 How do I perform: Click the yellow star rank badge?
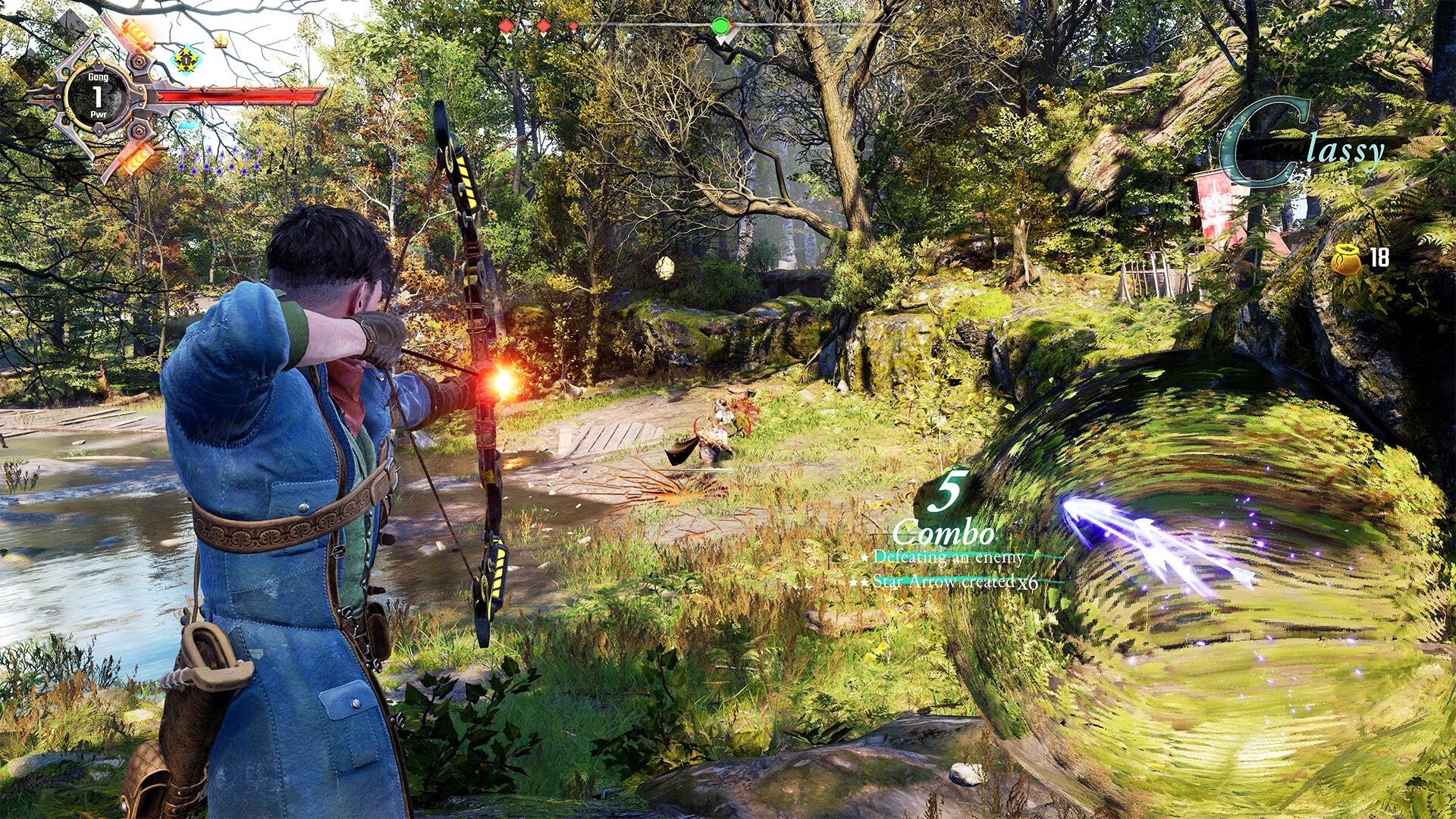pos(185,61)
